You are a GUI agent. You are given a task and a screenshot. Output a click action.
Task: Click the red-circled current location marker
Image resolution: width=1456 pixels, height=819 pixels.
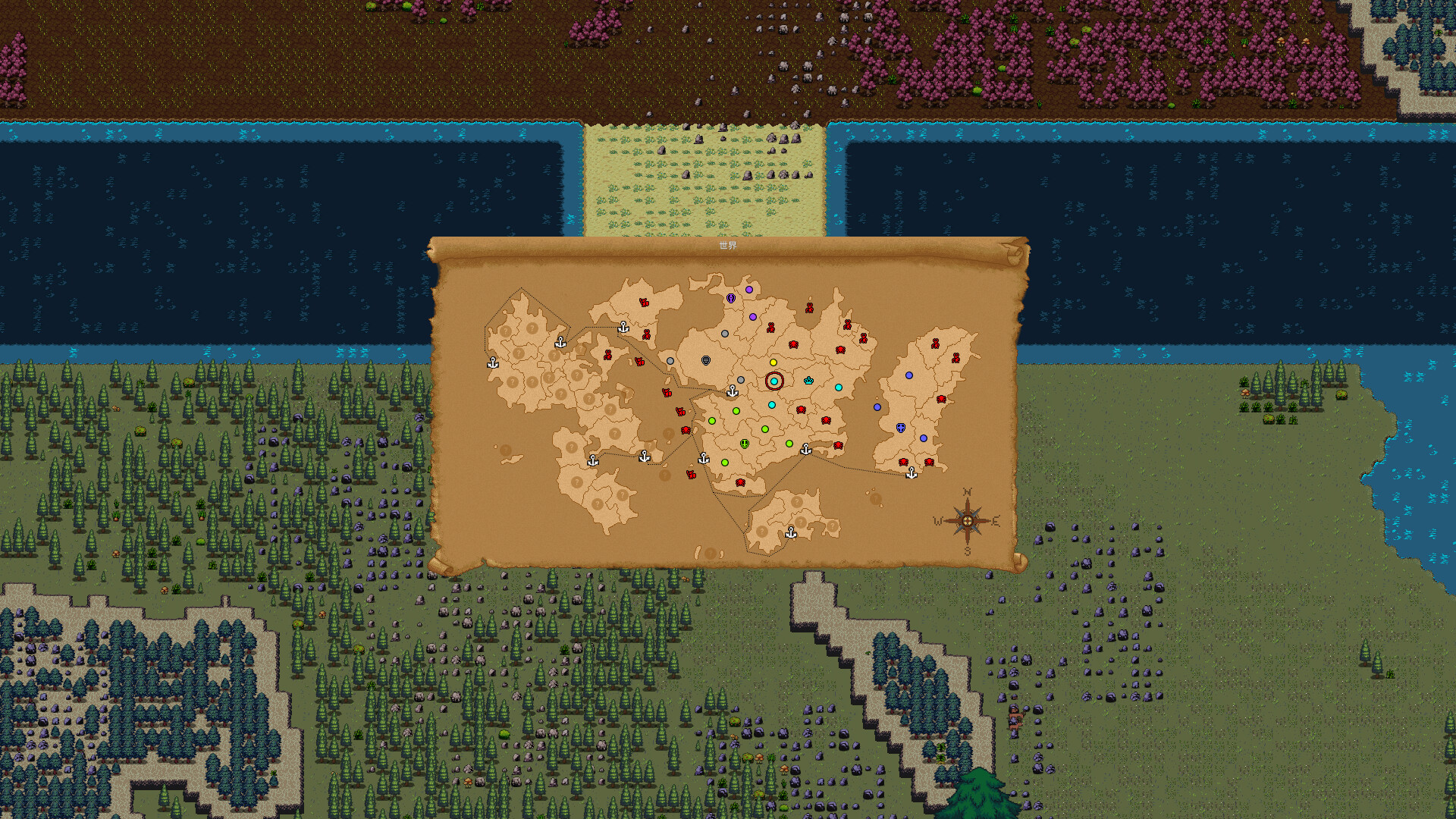[774, 381]
